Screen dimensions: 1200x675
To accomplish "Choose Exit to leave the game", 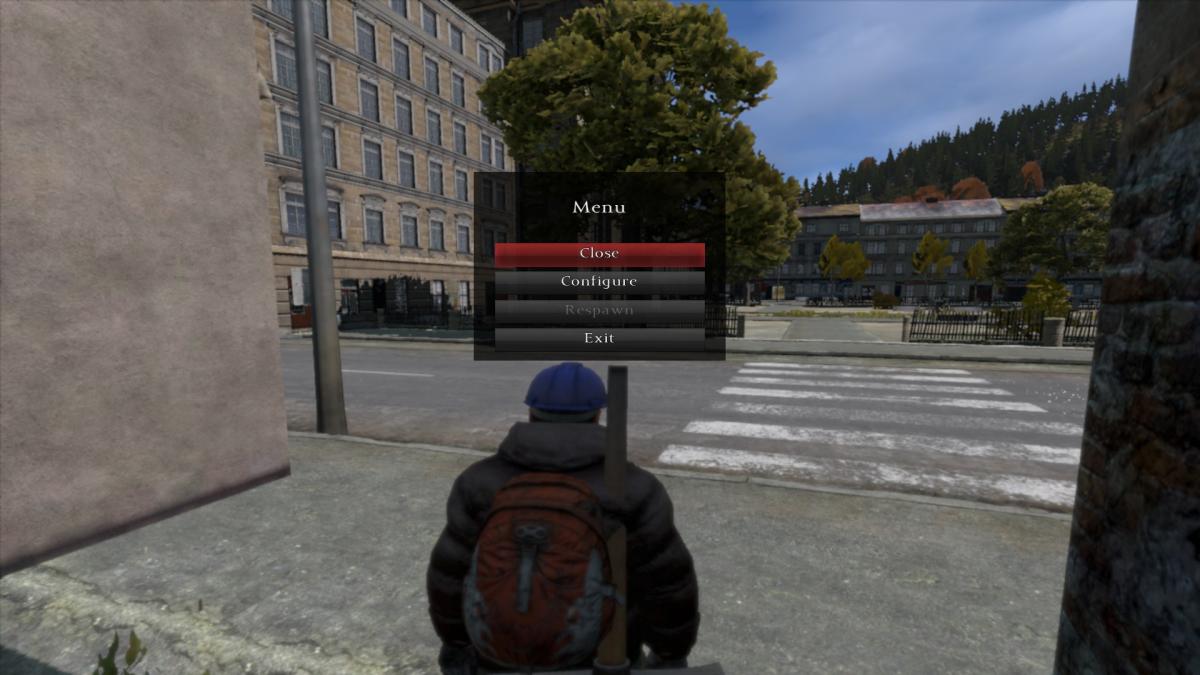I will 599,338.
